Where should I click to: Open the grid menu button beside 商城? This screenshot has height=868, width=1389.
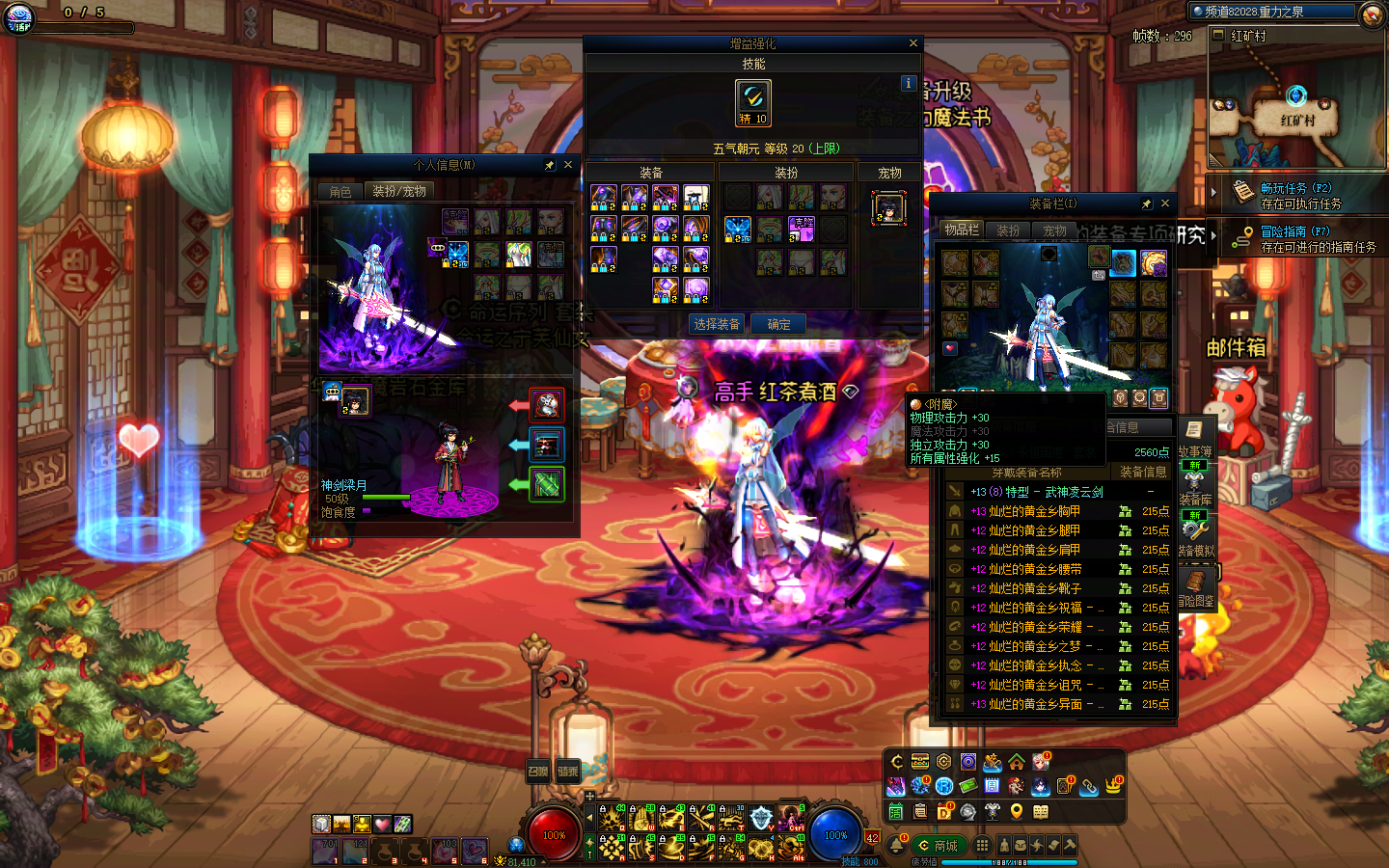pos(982,846)
